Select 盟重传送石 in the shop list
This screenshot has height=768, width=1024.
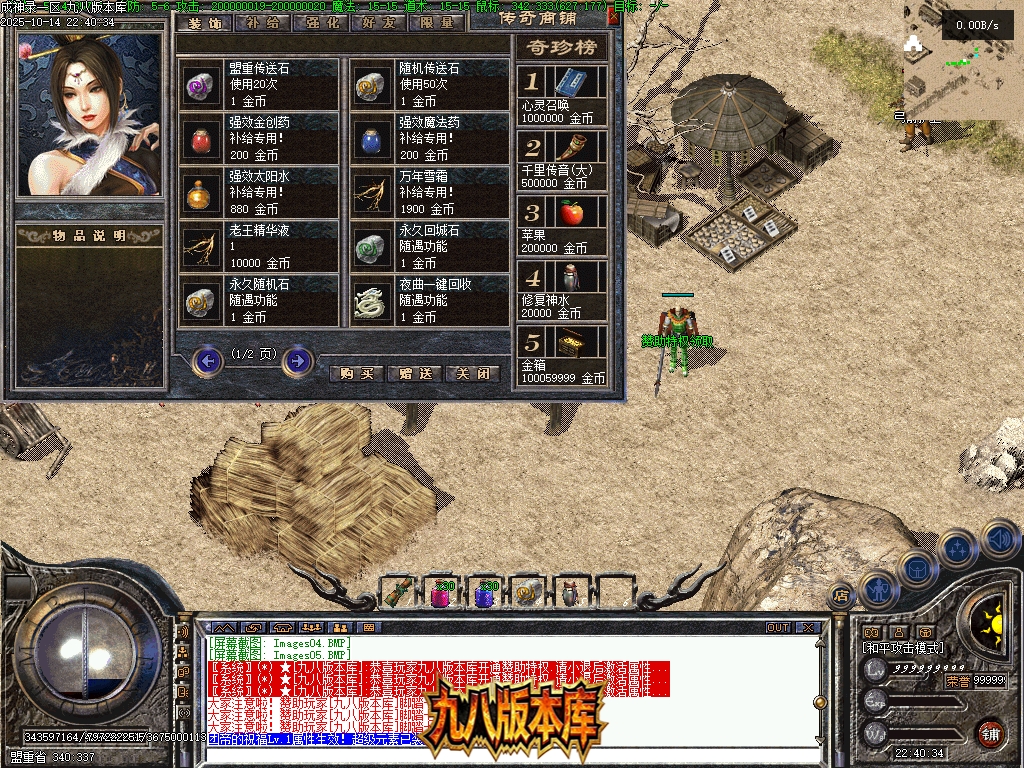262,84
